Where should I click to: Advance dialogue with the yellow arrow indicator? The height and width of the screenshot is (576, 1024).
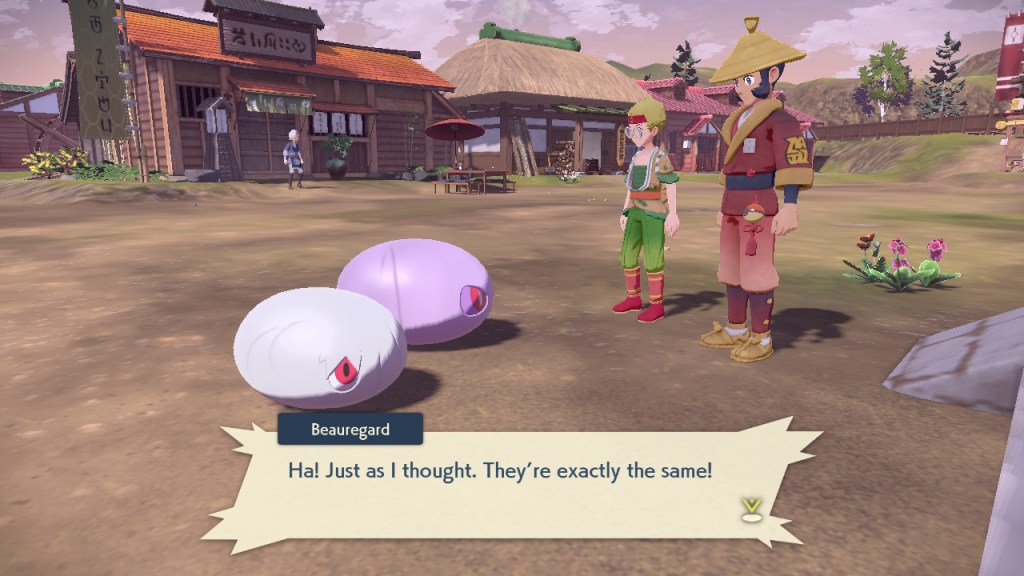(749, 507)
